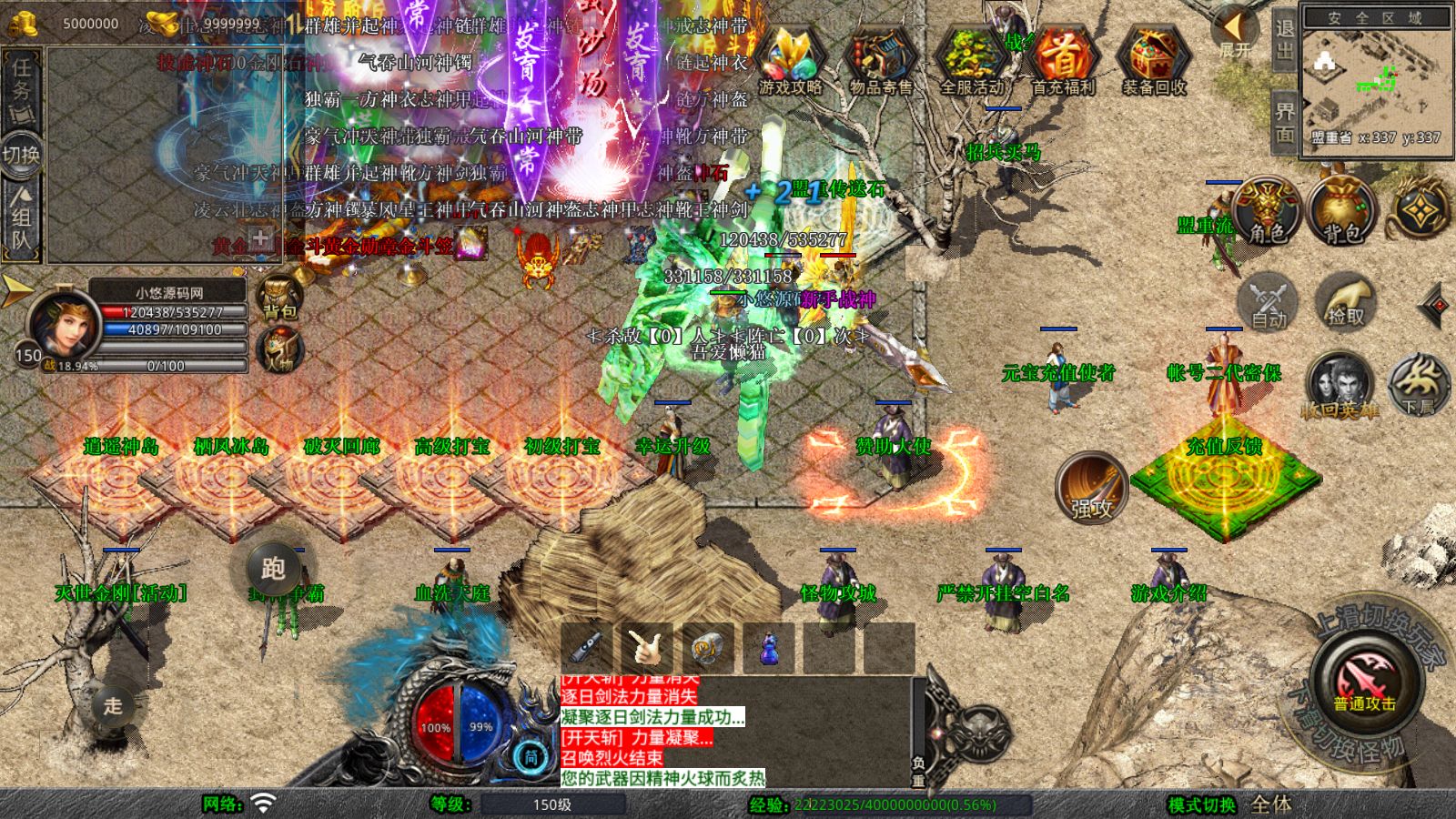Click the 退出 exit button
Screen dimensions: 1456x819
click(1284, 38)
